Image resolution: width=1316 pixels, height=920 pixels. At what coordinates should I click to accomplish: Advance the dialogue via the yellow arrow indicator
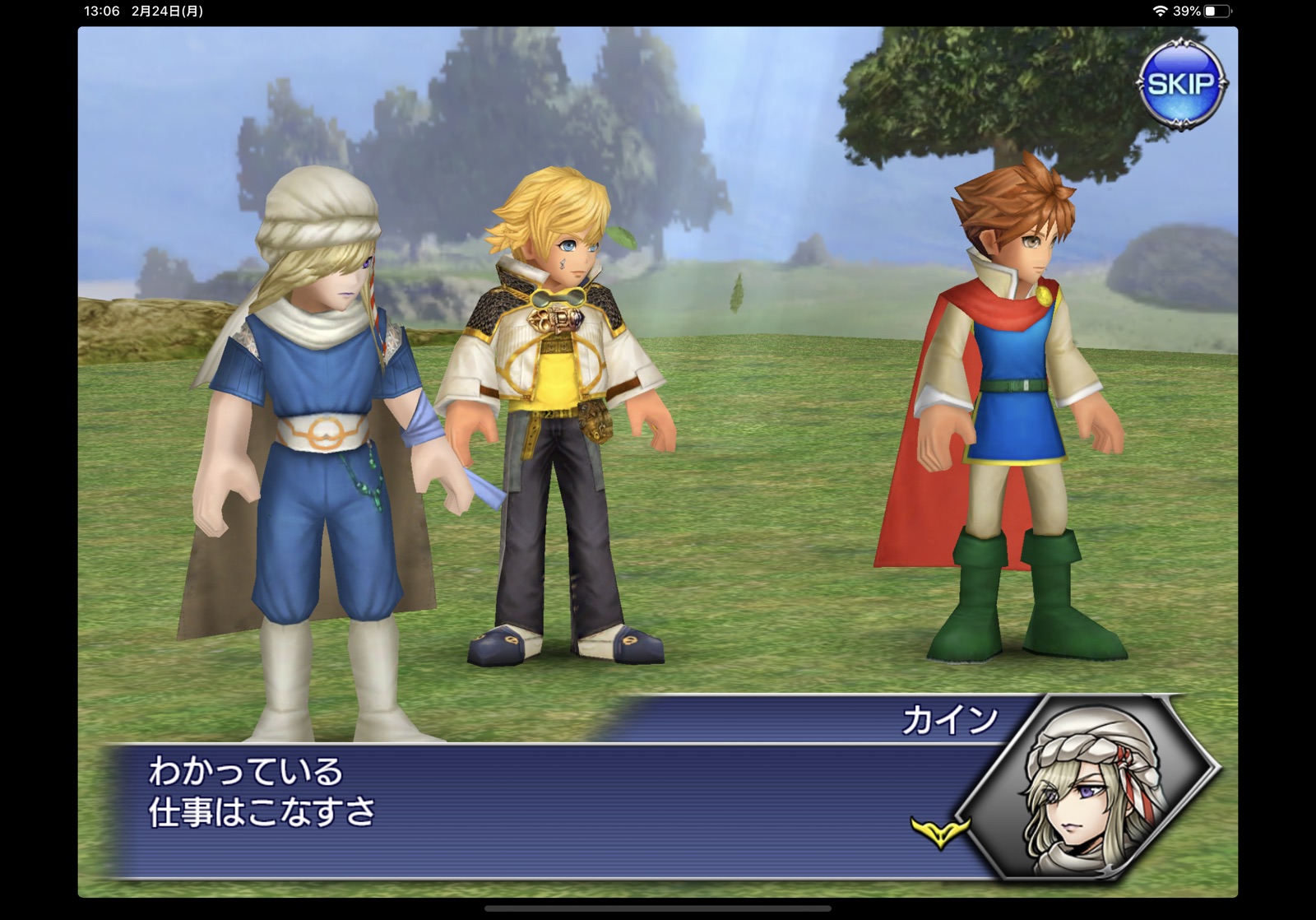pyautogui.click(x=939, y=829)
